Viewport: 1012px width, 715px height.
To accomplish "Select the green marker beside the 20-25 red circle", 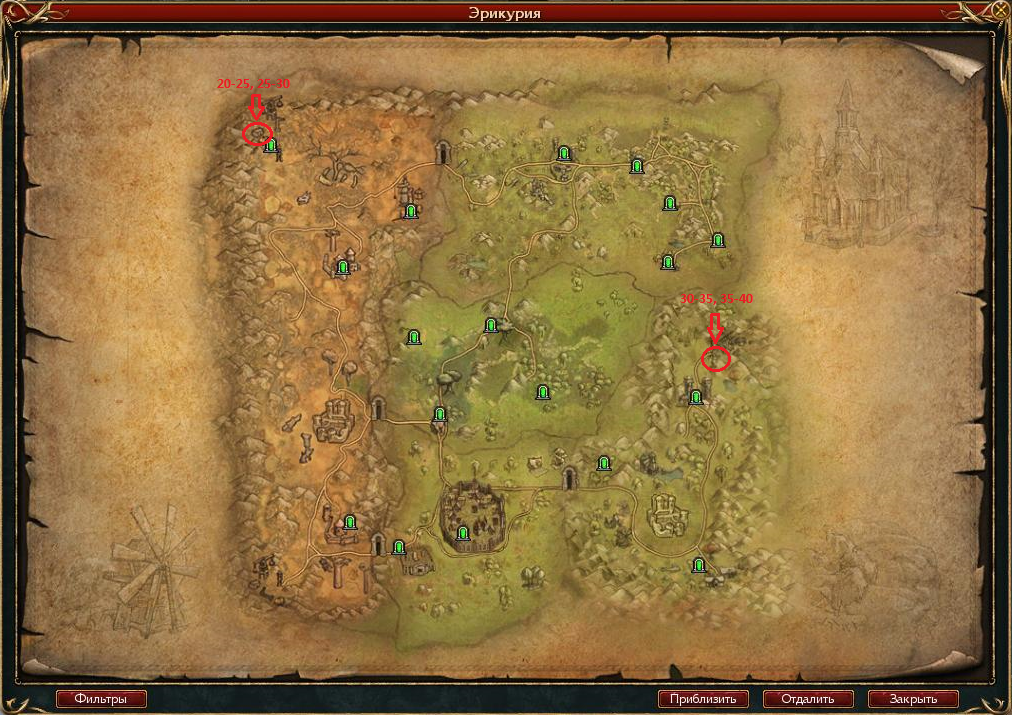I will pos(271,146).
